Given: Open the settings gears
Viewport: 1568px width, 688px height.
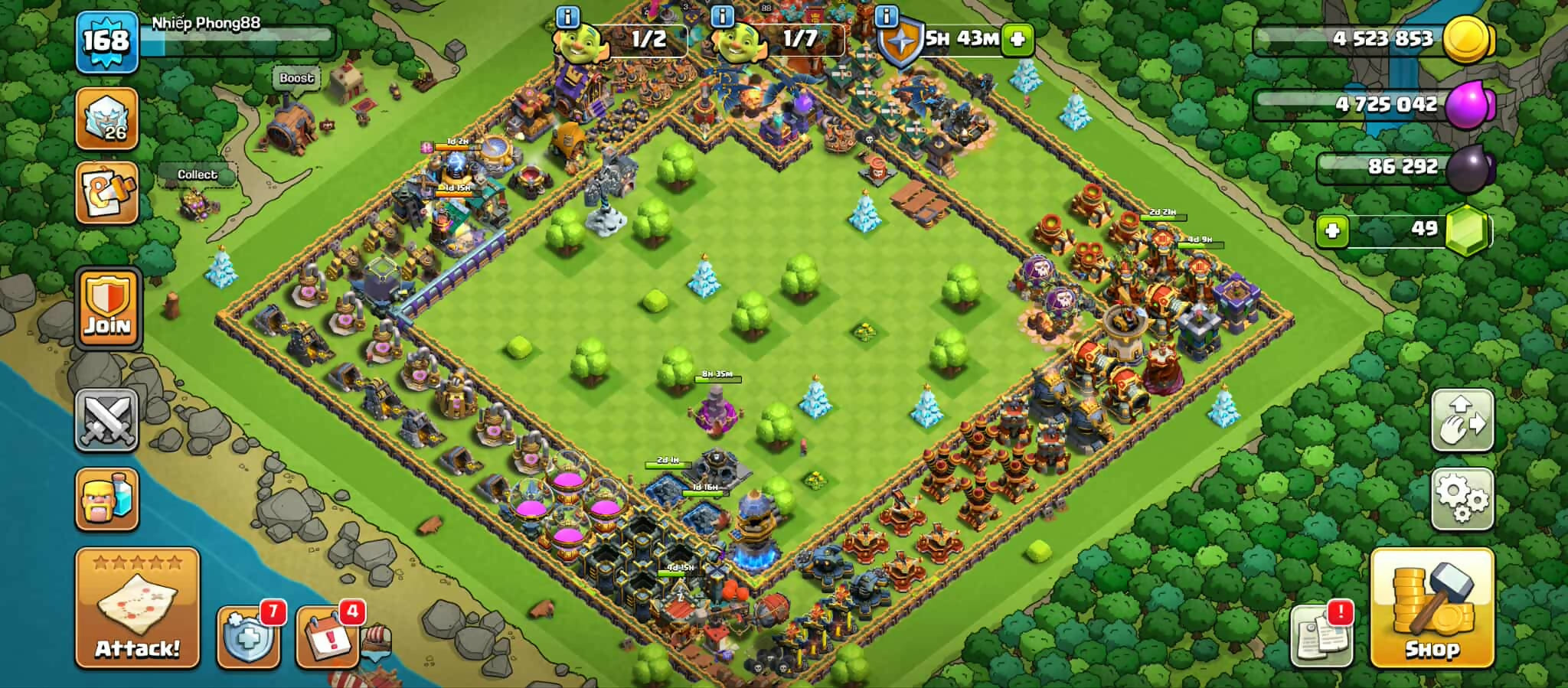Looking at the screenshot, I should [x=1462, y=498].
